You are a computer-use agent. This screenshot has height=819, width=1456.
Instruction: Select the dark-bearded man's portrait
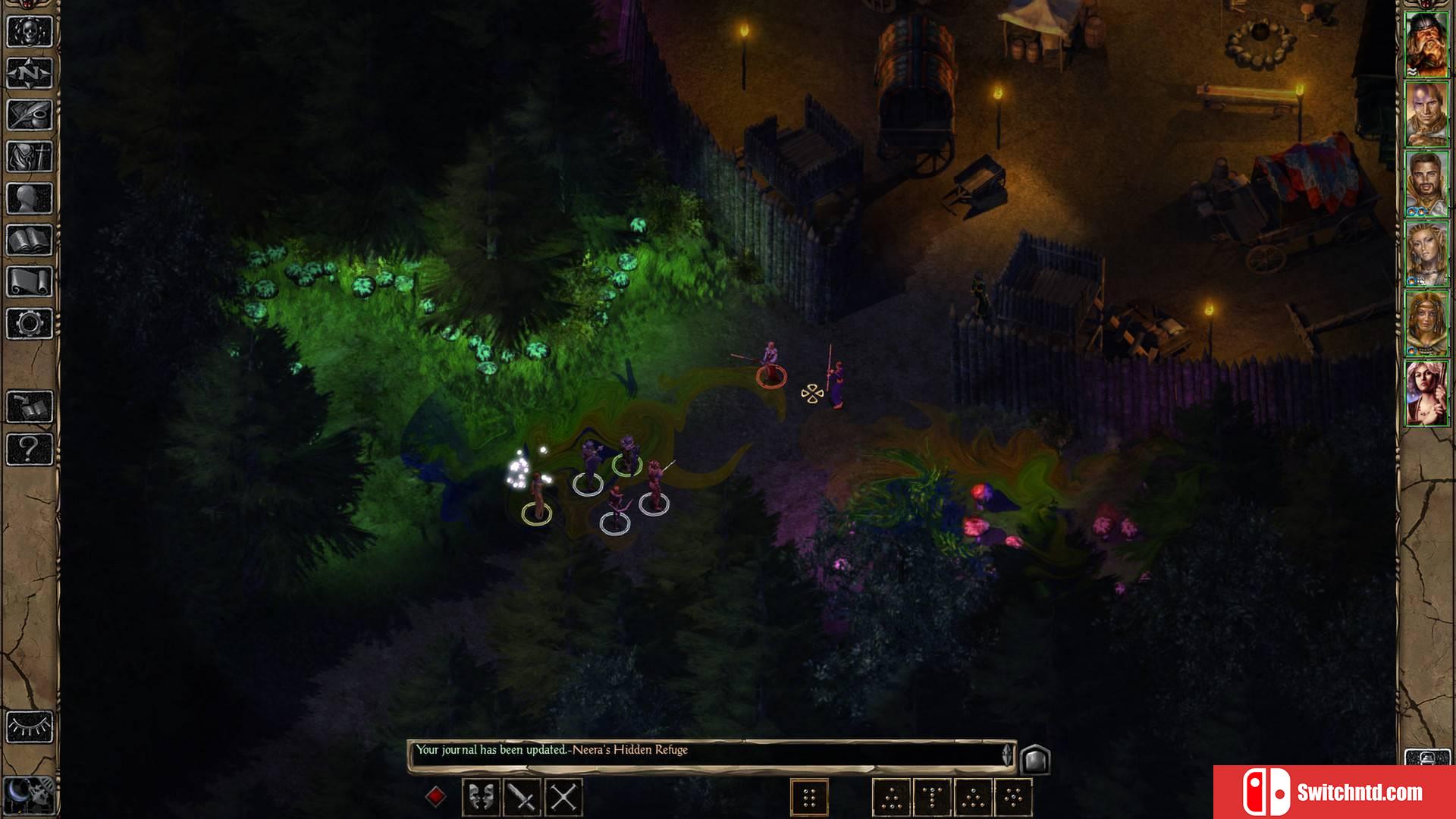click(x=1426, y=184)
